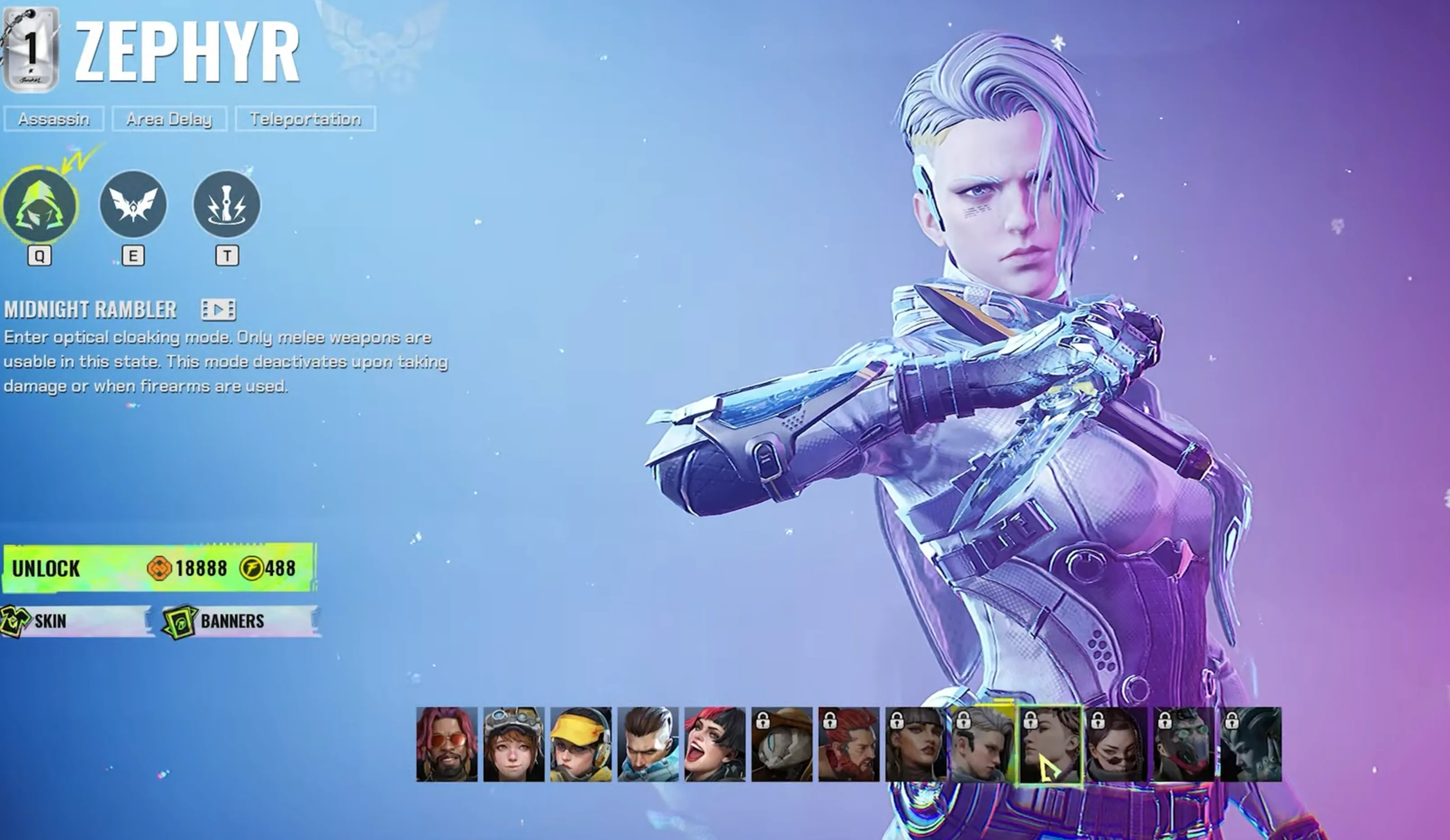The width and height of the screenshot is (1450, 840).
Task: Select the locked robot with cowboy hat
Action: coord(782,745)
